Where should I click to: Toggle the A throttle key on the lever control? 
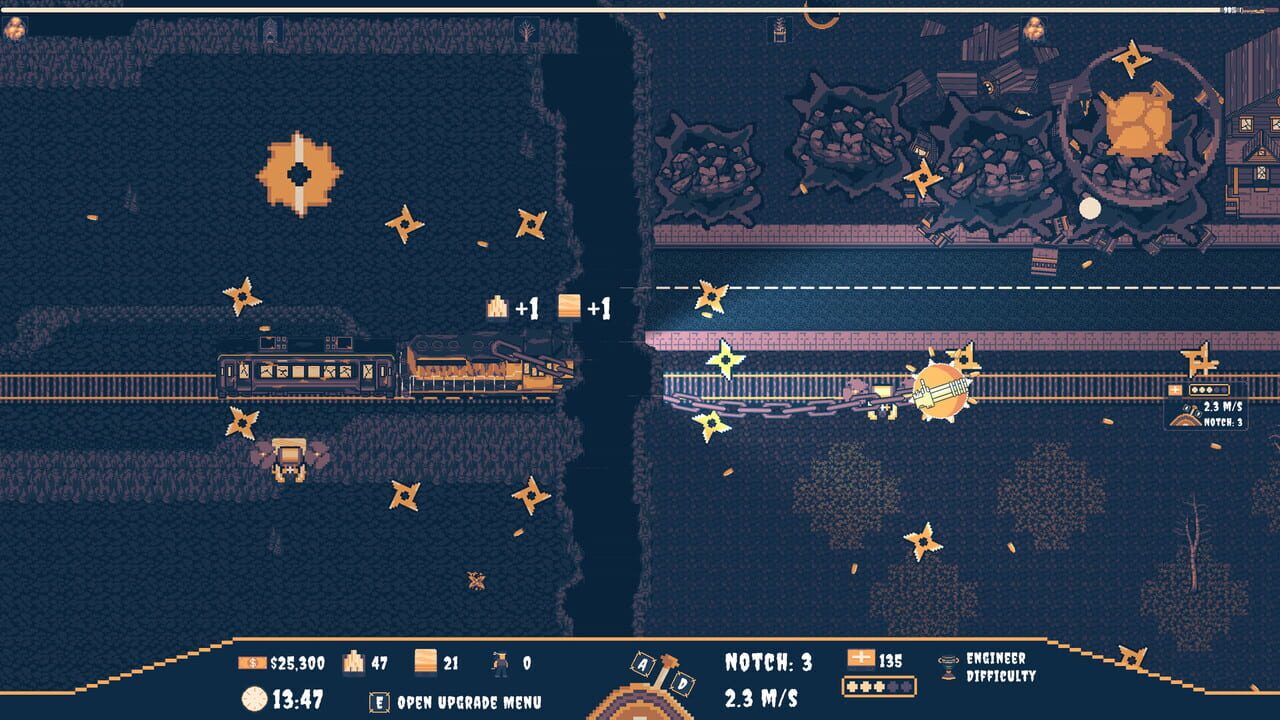click(642, 665)
